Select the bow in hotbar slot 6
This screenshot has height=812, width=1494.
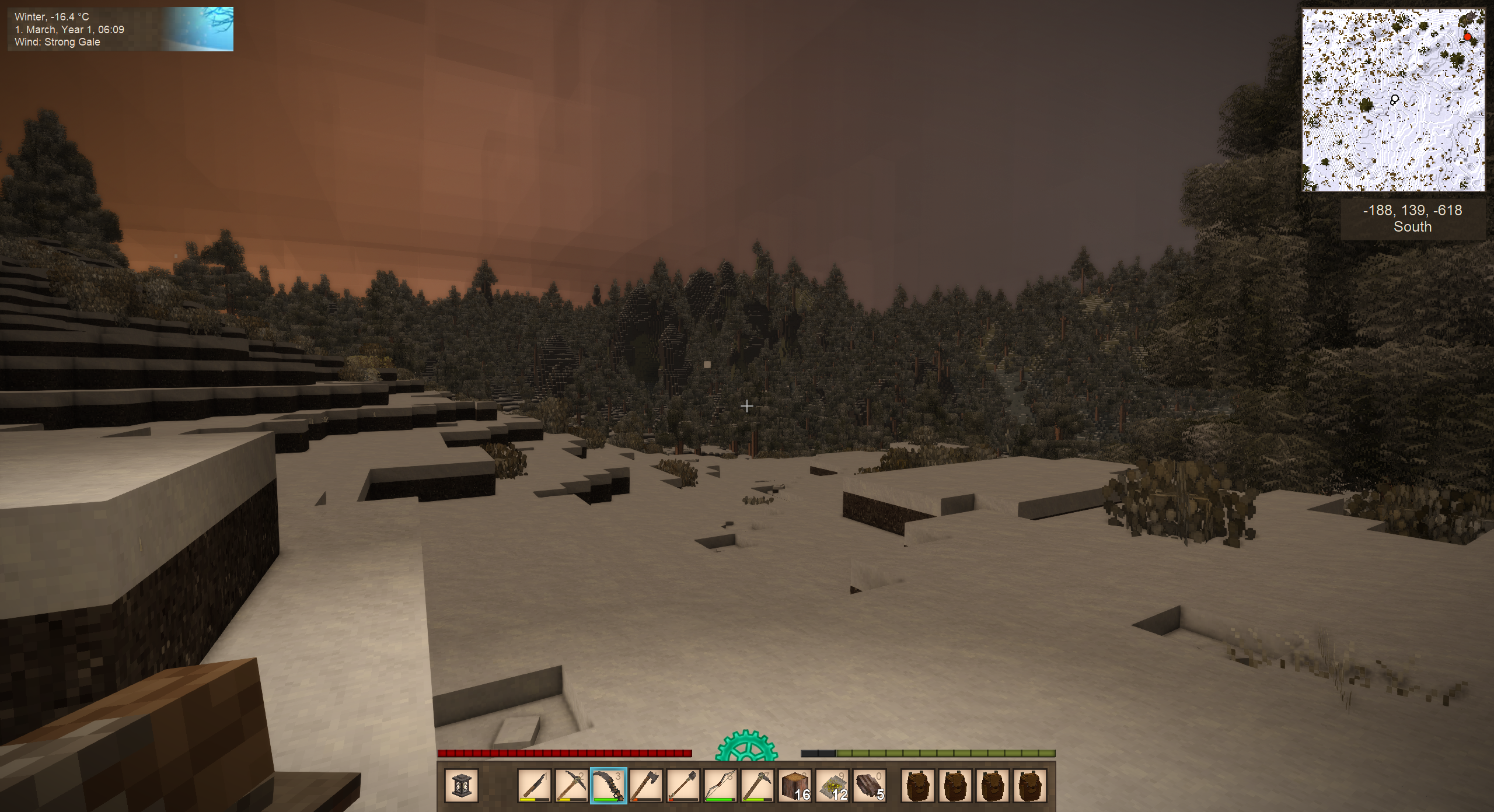[720, 785]
